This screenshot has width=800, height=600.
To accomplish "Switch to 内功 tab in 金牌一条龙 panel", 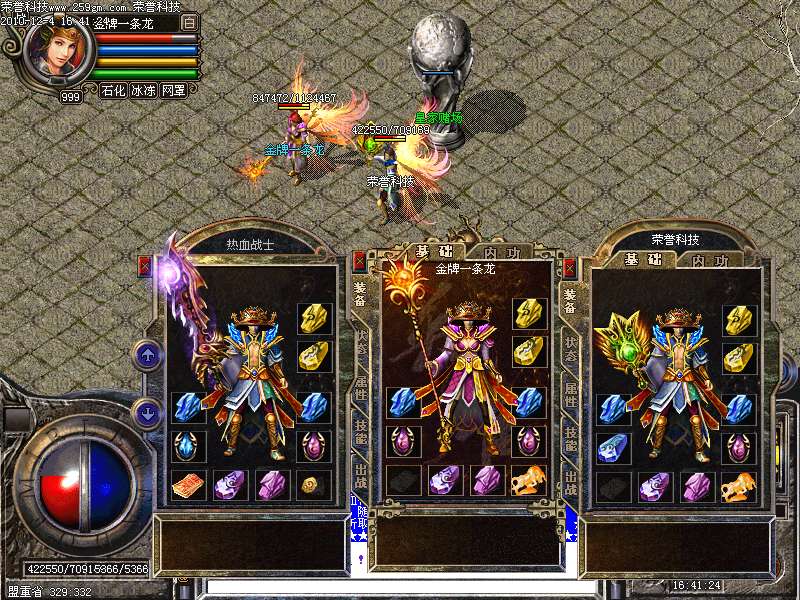I will click(498, 252).
